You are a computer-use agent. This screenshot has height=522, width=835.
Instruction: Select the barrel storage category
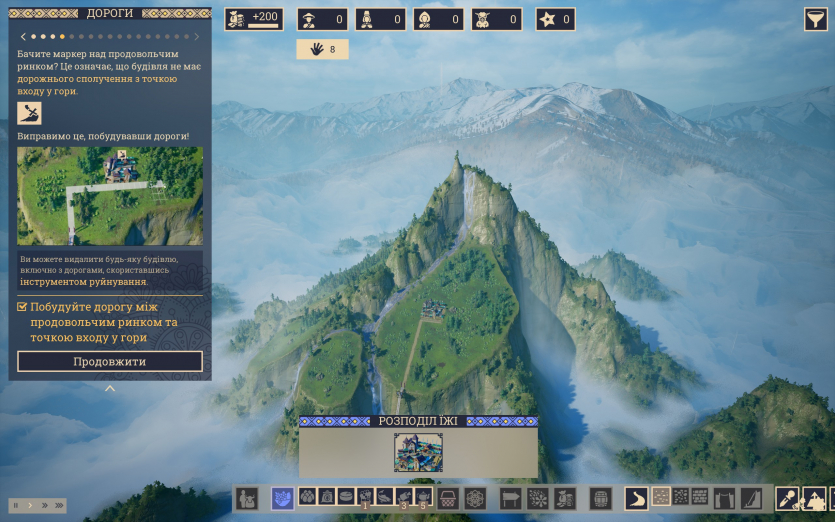pyautogui.click(x=600, y=497)
